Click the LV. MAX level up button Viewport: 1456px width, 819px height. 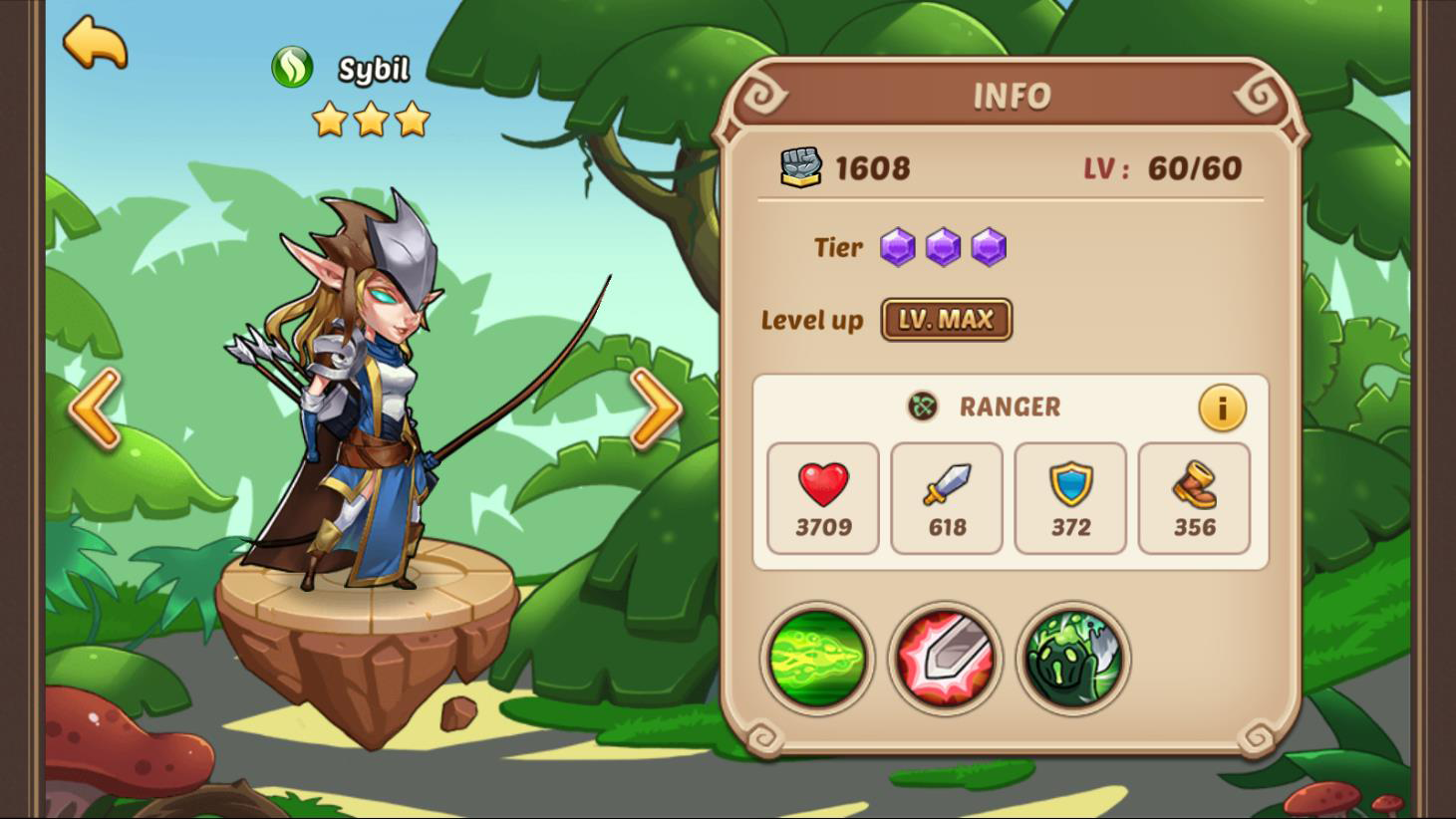(x=946, y=320)
